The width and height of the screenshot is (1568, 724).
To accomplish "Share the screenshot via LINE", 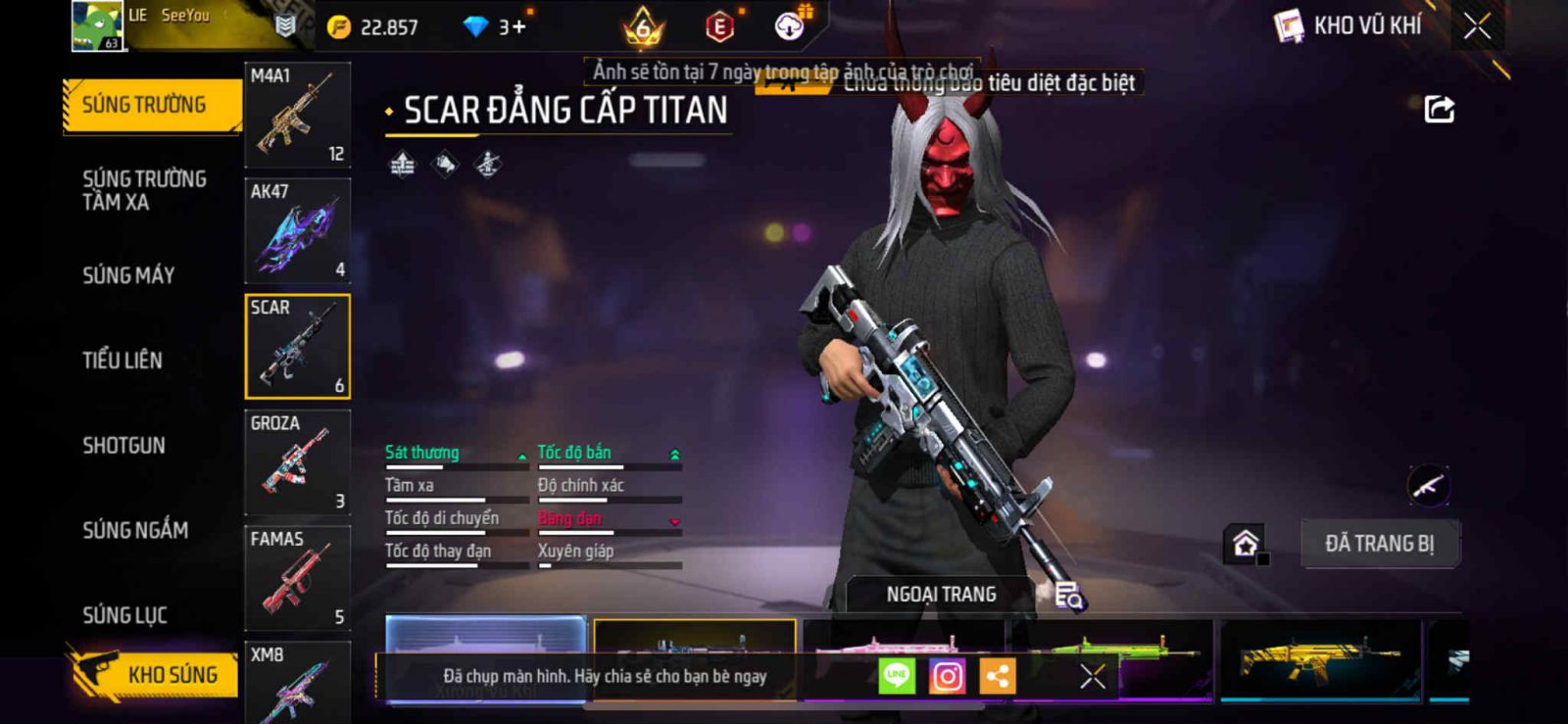I will tap(896, 676).
